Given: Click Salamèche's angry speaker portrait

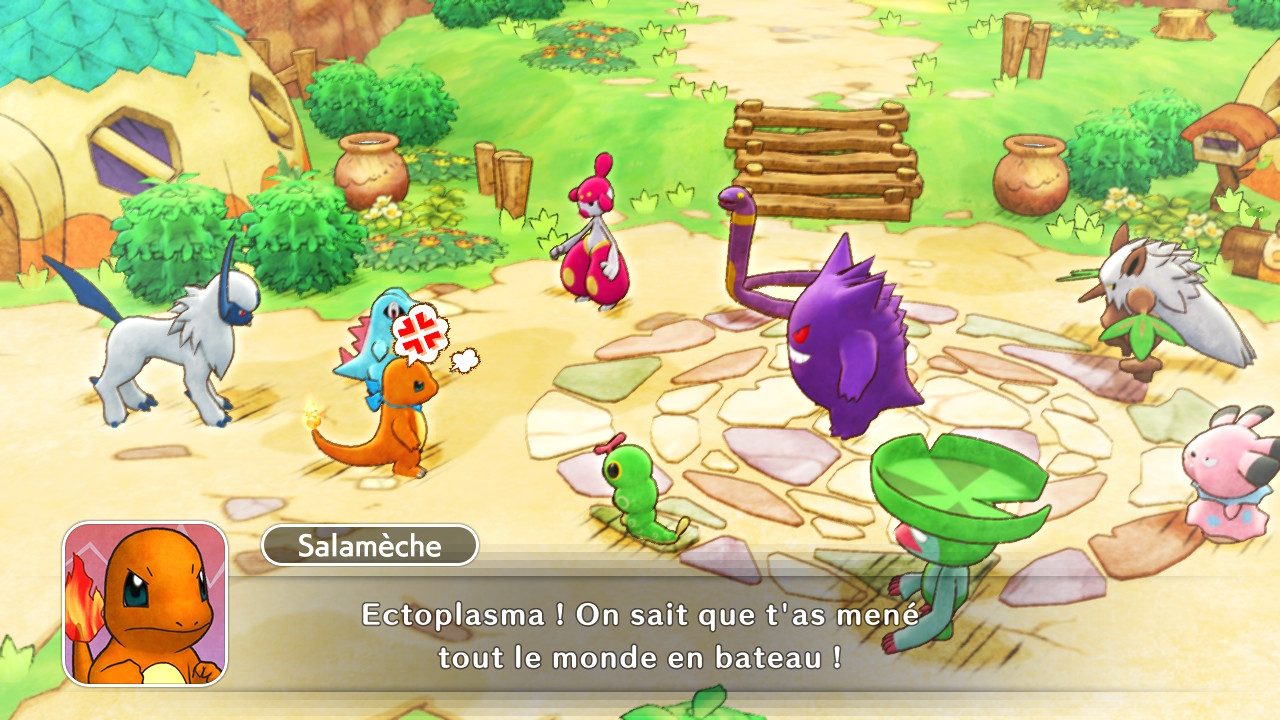Looking at the screenshot, I should point(145,604).
